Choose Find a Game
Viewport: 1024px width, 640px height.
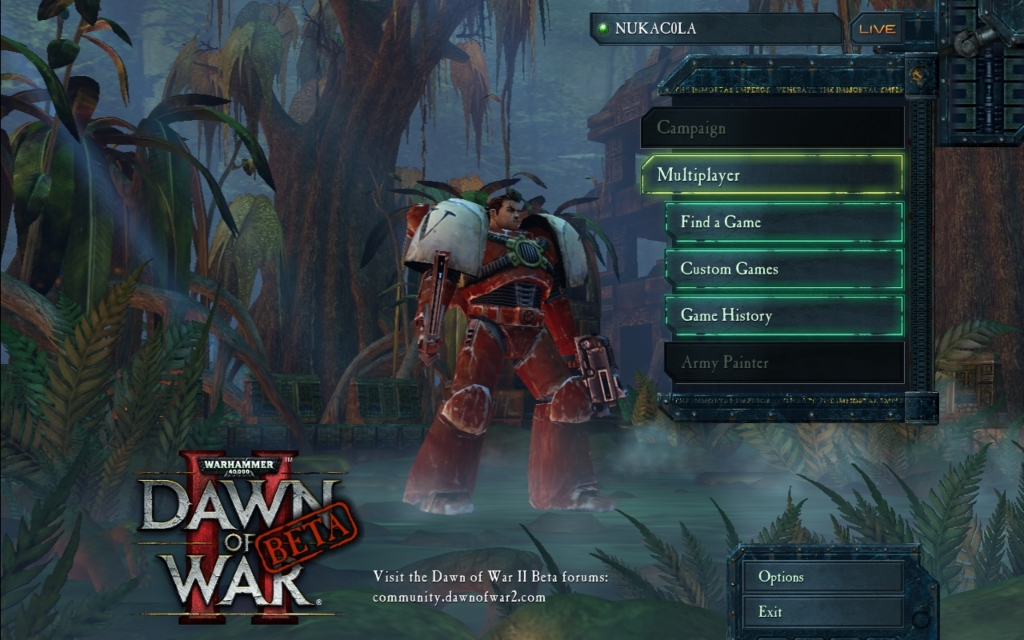[784, 222]
